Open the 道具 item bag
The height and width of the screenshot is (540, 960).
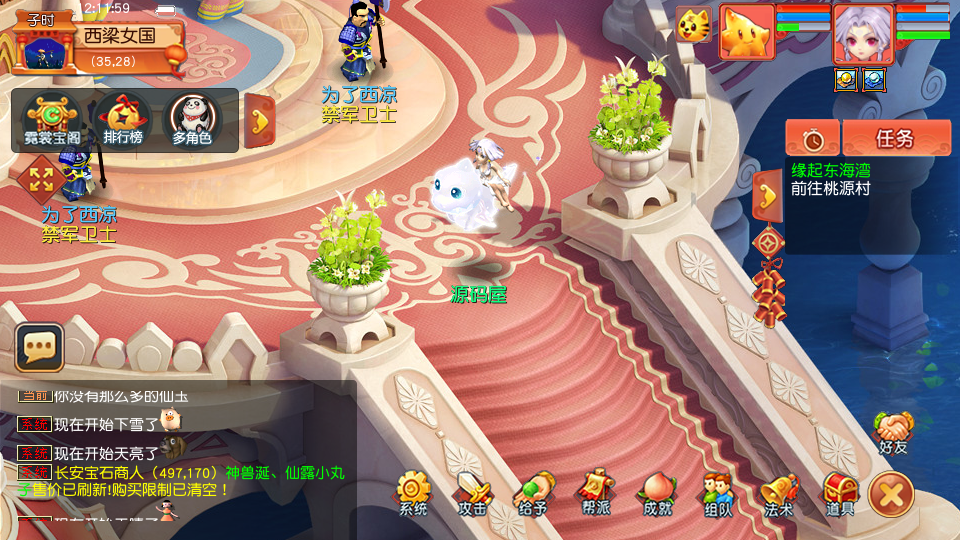click(840, 494)
